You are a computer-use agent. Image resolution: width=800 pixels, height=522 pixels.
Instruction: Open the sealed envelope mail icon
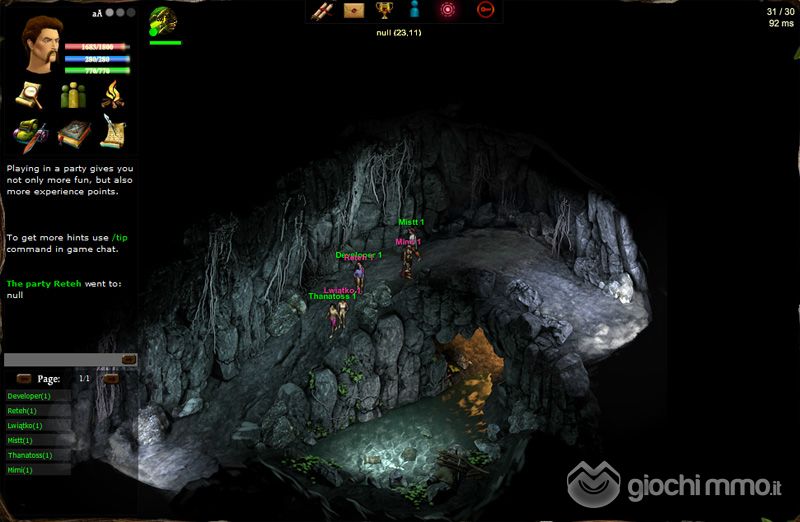pyautogui.click(x=353, y=11)
